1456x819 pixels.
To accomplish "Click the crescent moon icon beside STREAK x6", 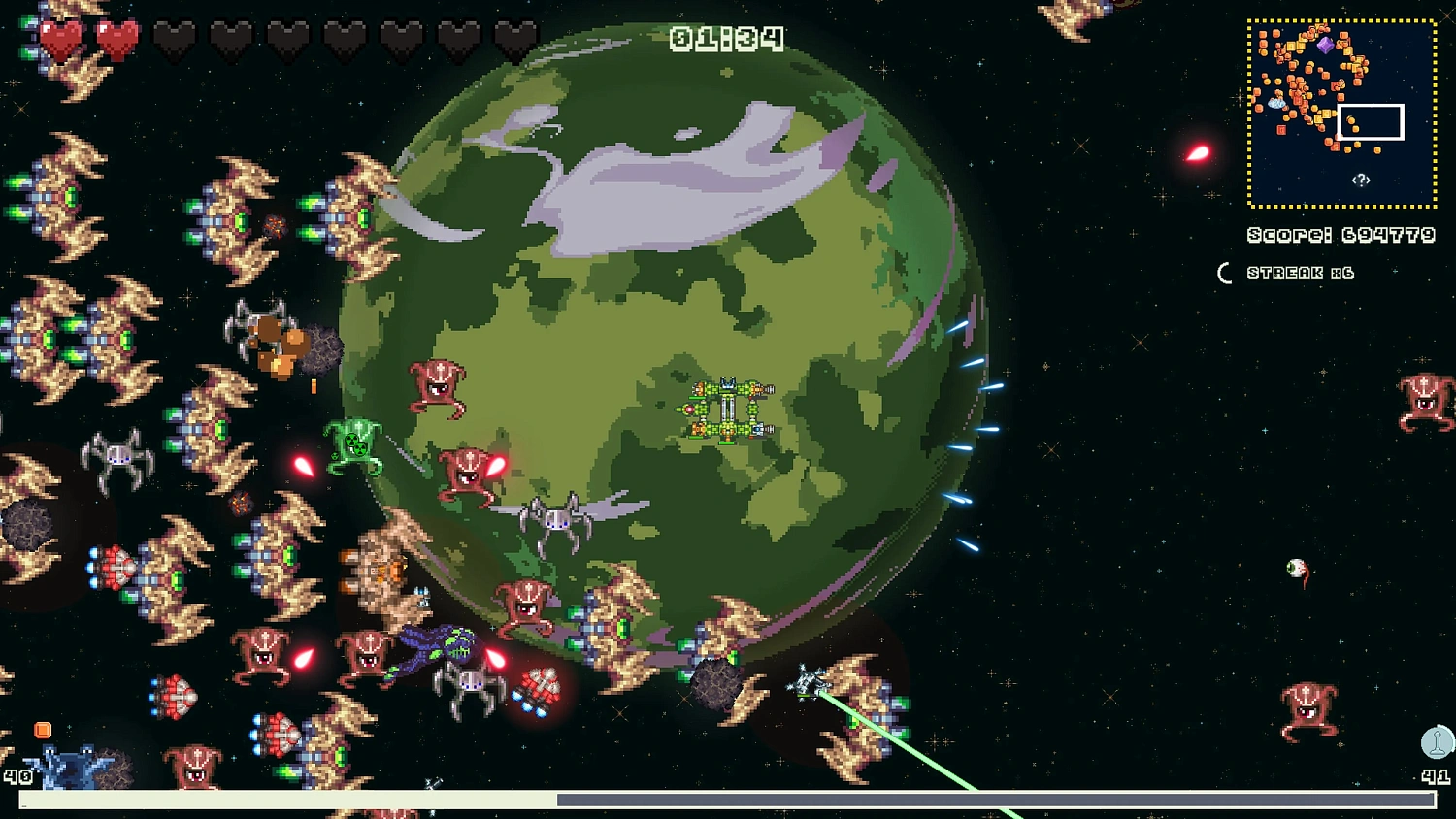I will coord(1225,273).
